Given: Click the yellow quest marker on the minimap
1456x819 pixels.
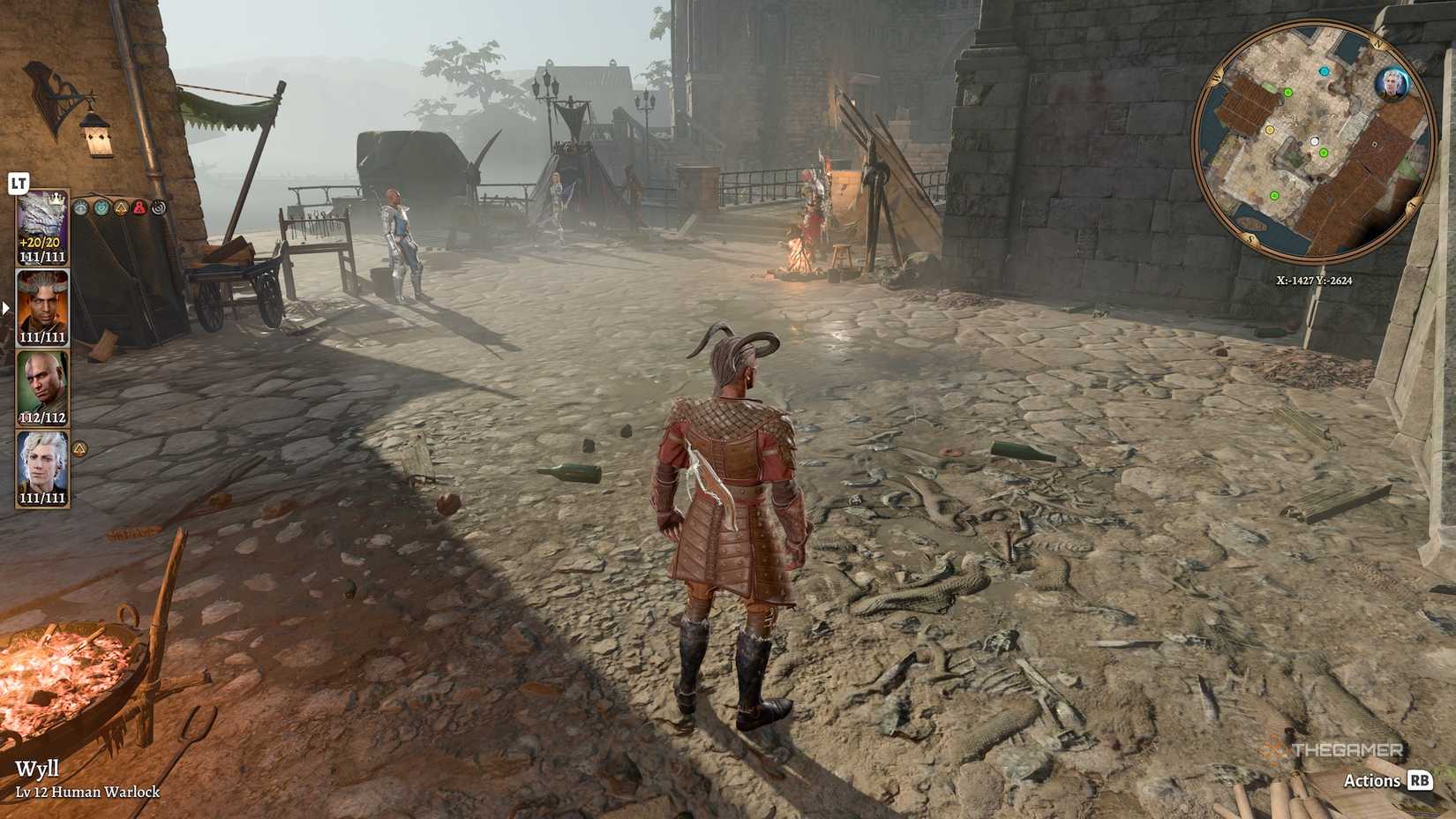Looking at the screenshot, I should (x=1270, y=130).
